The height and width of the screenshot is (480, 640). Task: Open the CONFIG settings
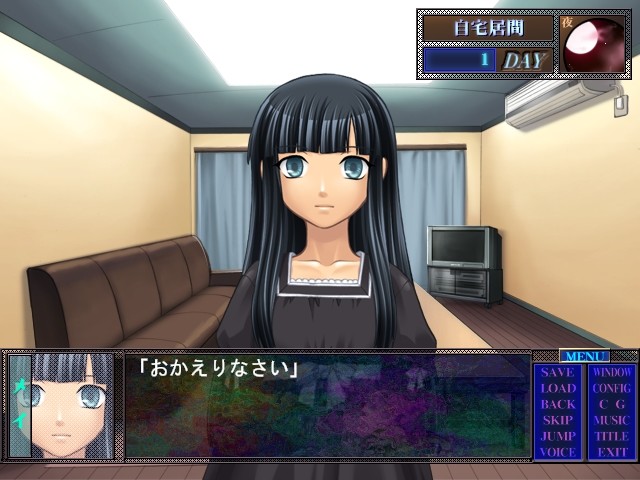tap(611, 388)
